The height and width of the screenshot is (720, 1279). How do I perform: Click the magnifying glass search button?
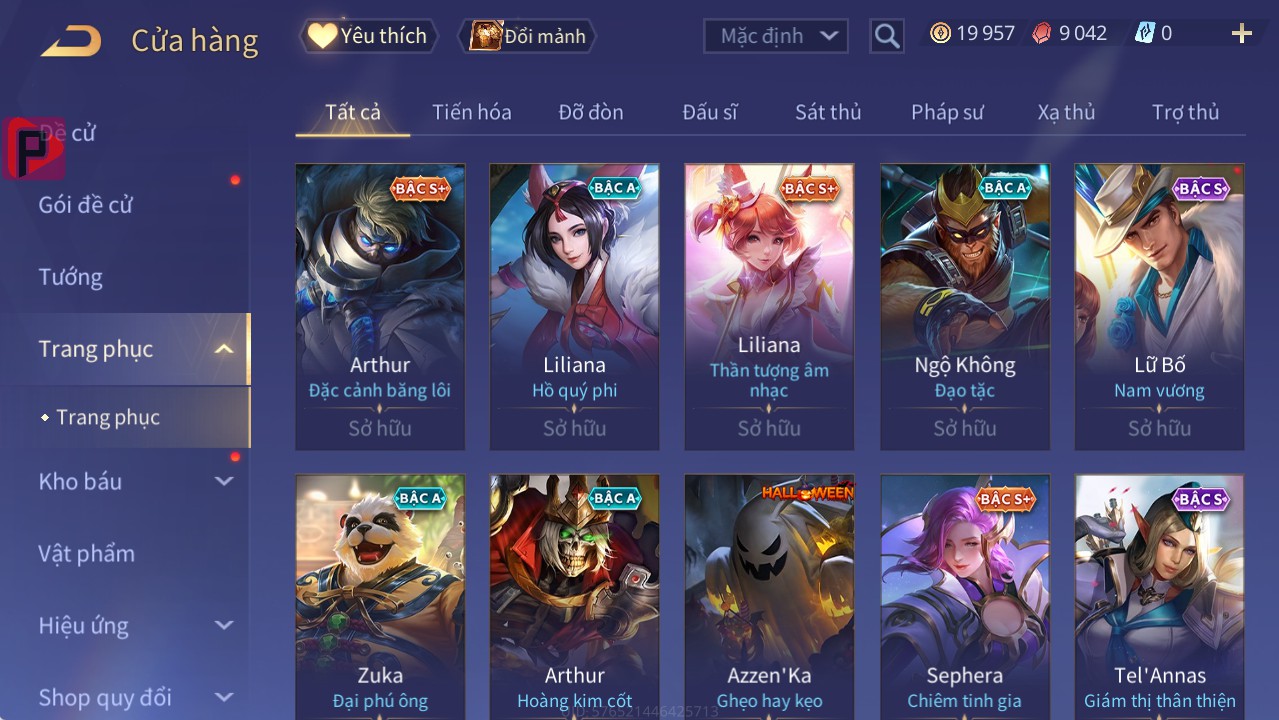pyautogui.click(x=886, y=36)
